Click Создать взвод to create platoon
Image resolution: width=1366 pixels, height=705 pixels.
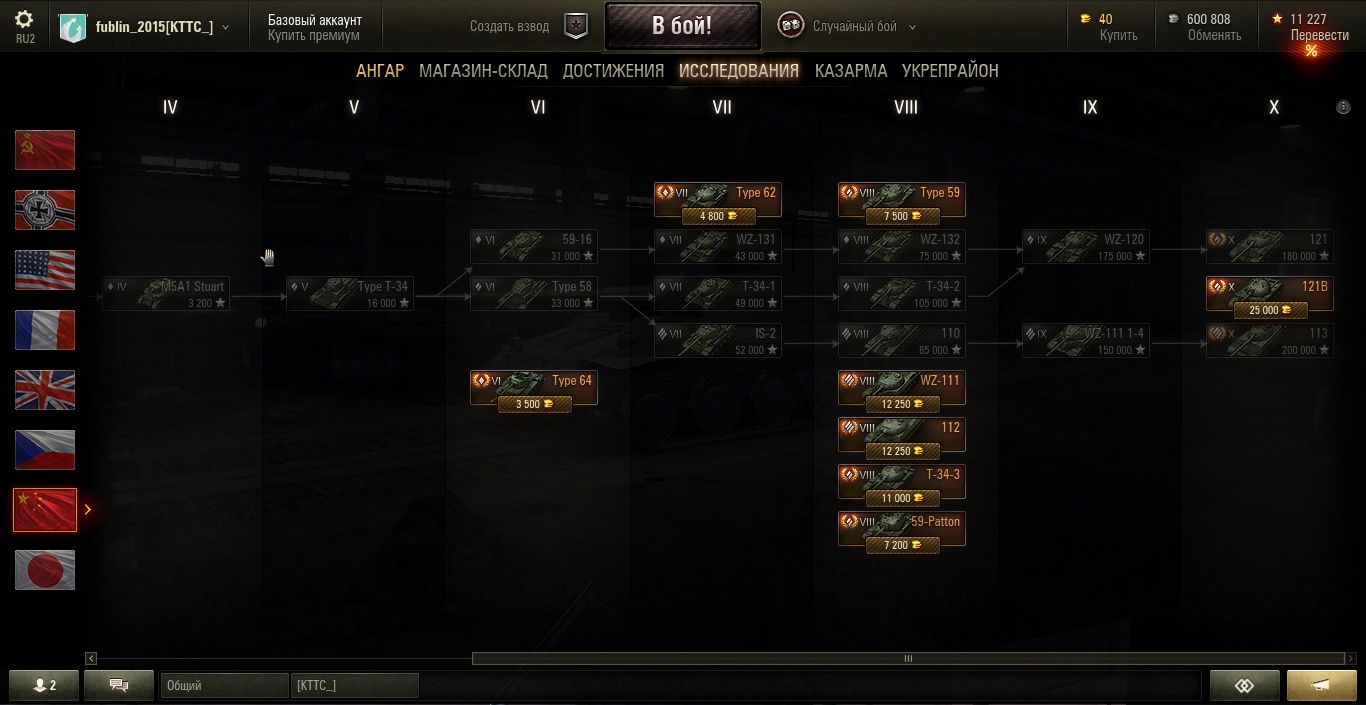coord(509,27)
